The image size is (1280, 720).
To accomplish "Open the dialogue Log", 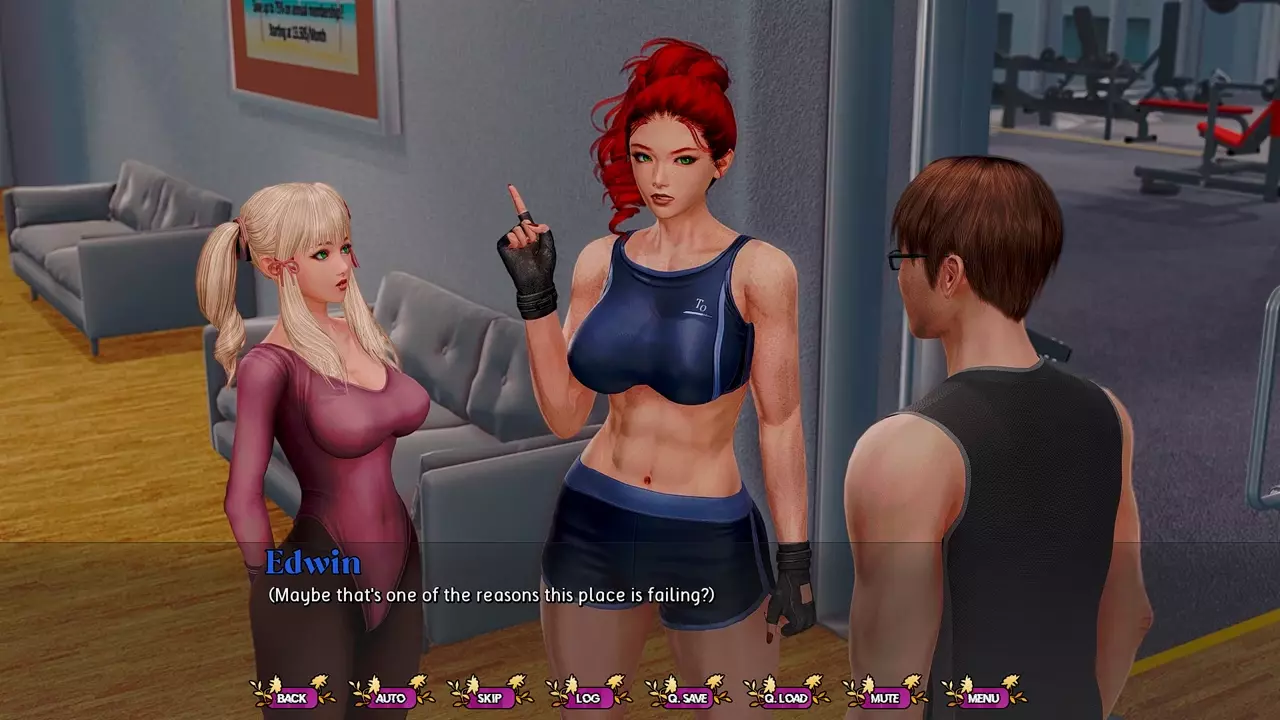I will [588, 697].
